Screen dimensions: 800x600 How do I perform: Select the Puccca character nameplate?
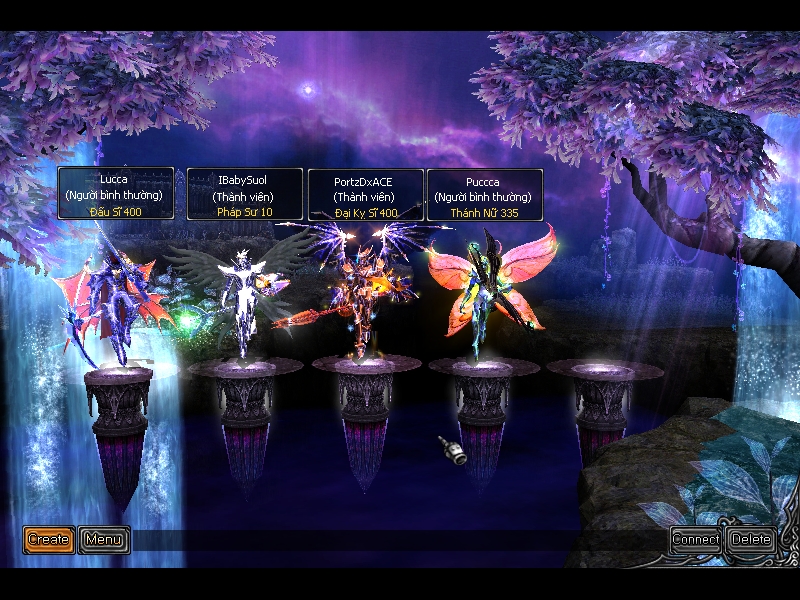485,195
